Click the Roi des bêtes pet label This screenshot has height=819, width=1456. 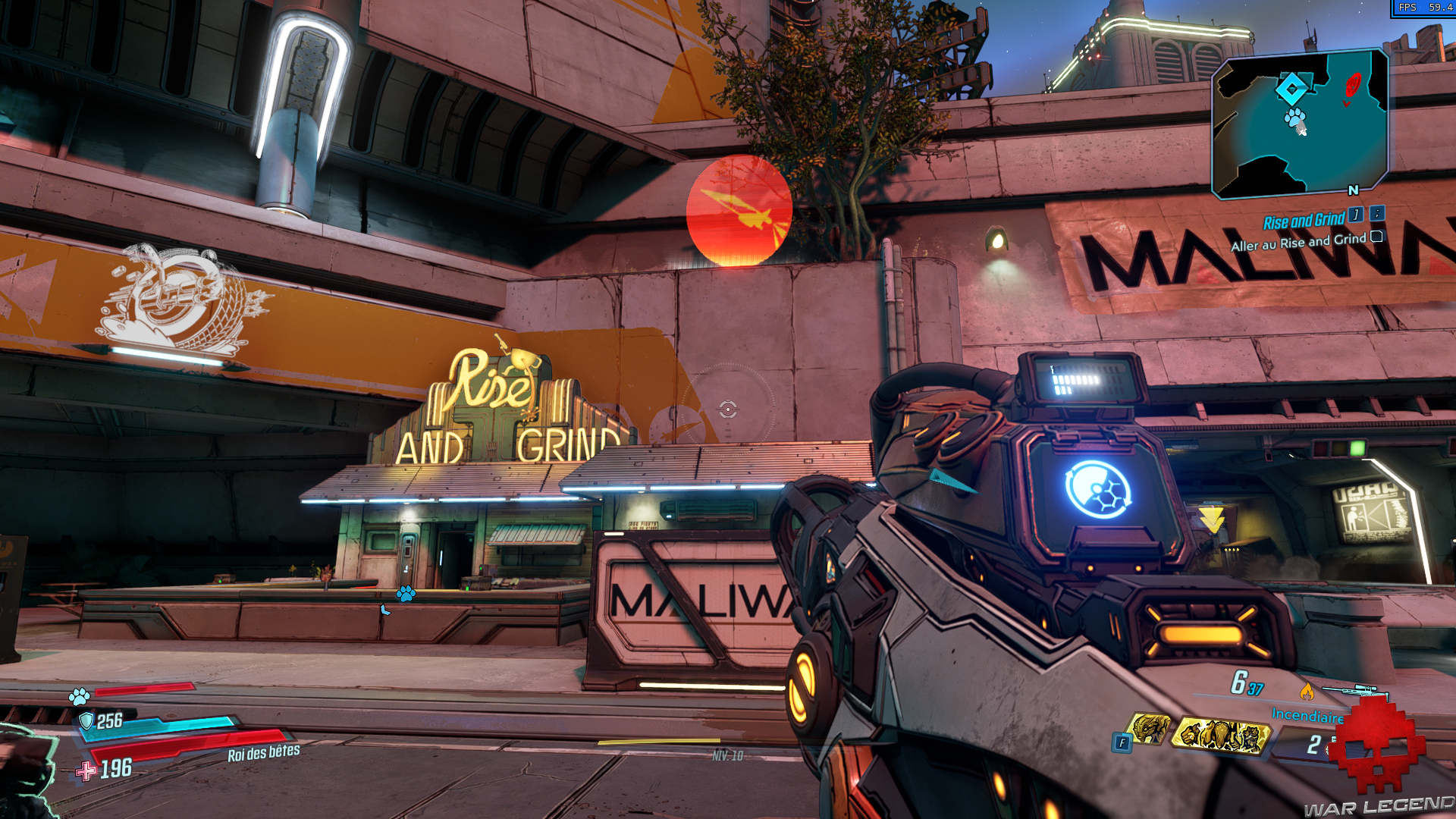[x=262, y=754]
